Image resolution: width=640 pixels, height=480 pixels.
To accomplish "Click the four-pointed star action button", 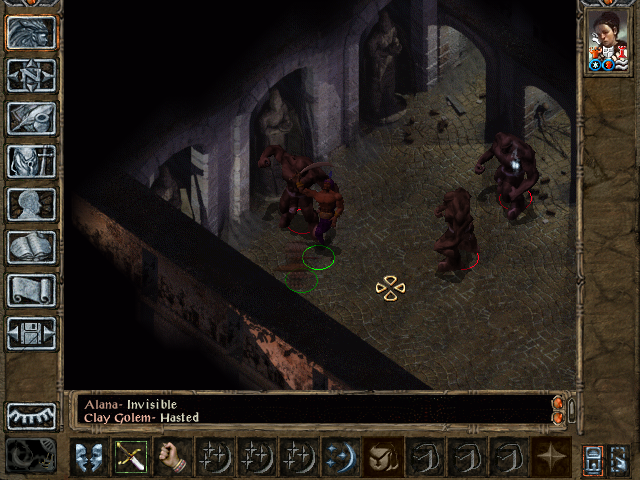I will (x=552, y=457).
